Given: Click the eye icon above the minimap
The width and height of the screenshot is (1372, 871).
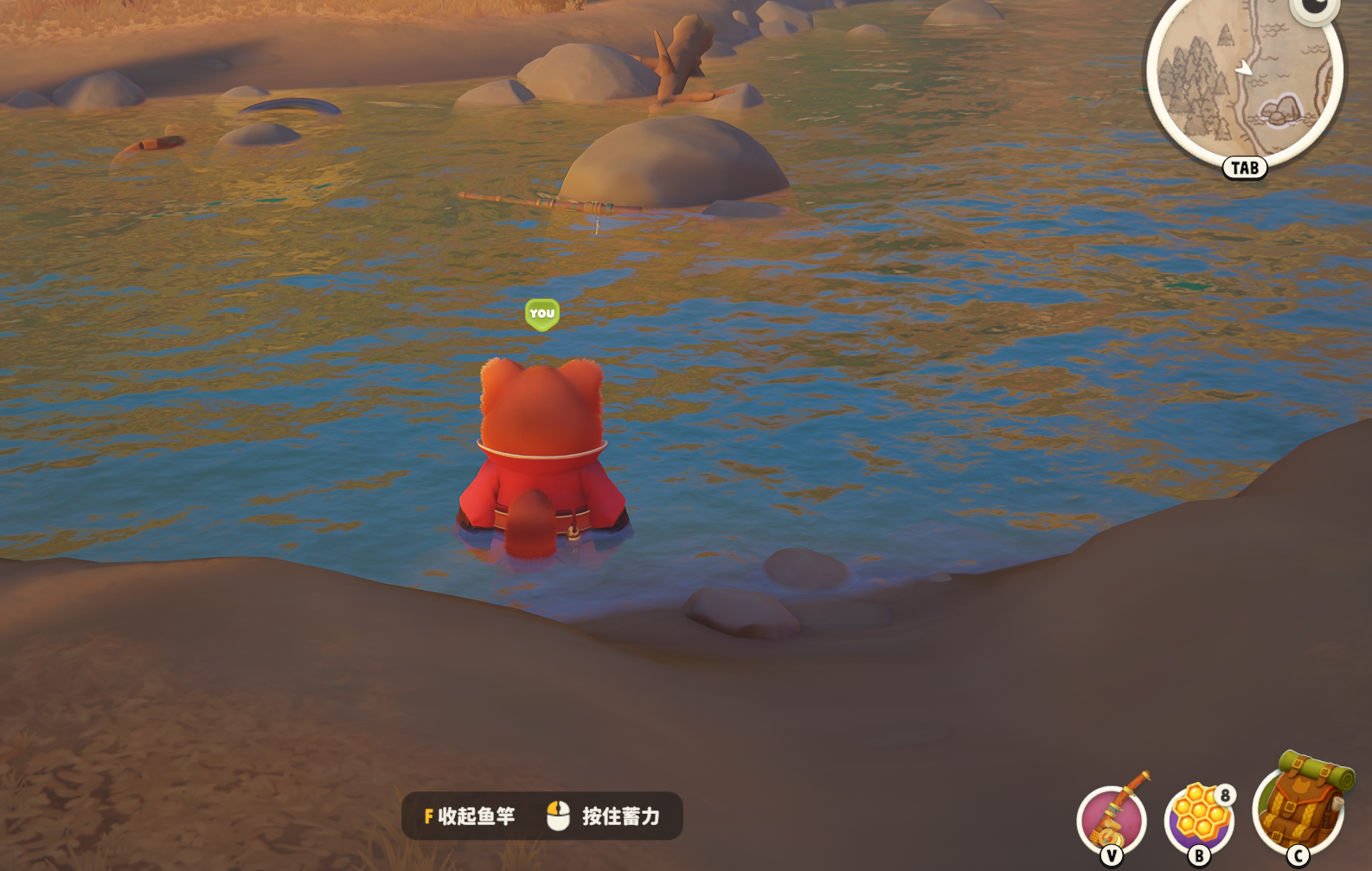Looking at the screenshot, I should pyautogui.click(x=1315, y=9).
